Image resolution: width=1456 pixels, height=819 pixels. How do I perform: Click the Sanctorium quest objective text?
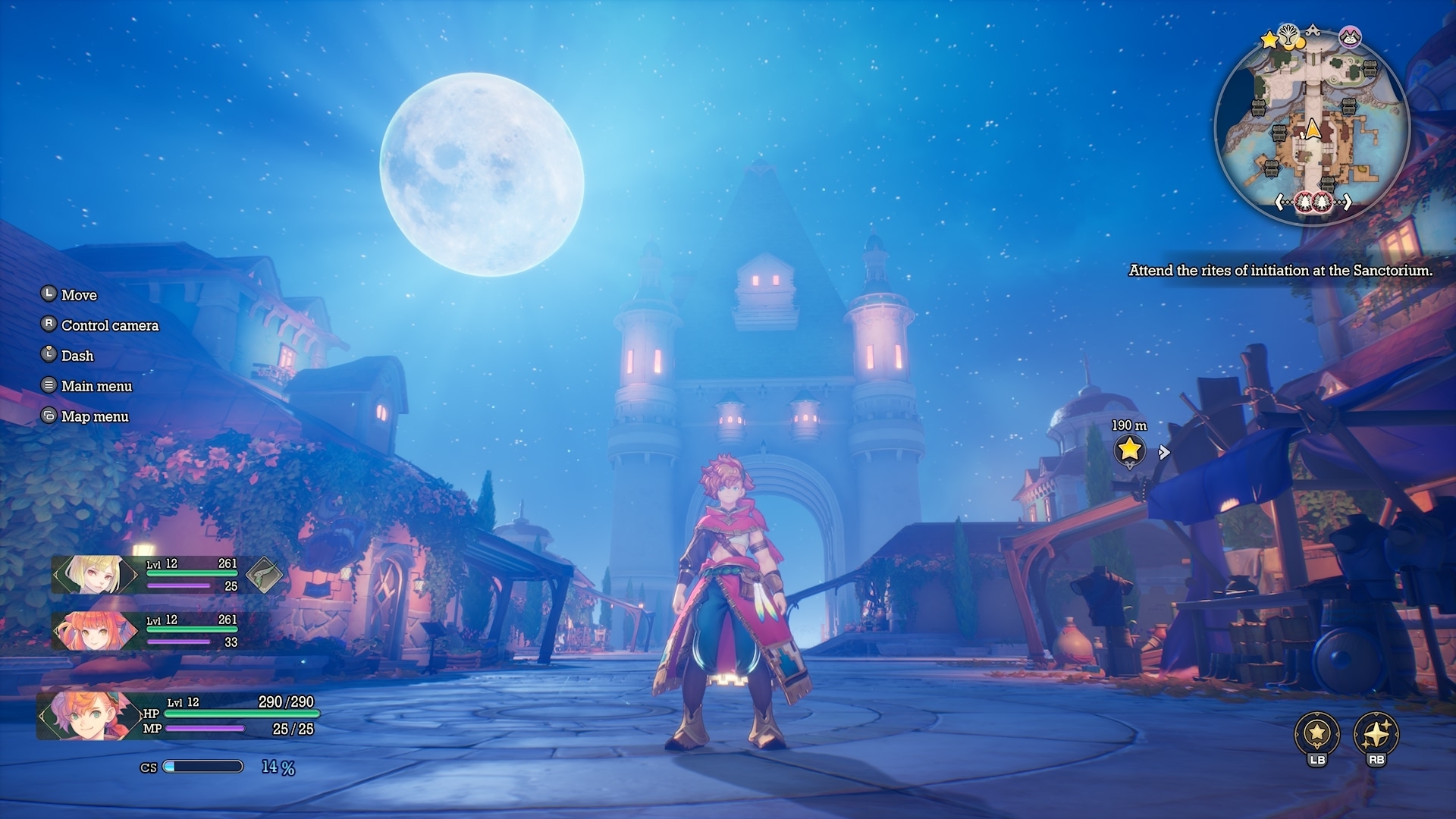coord(1281,271)
